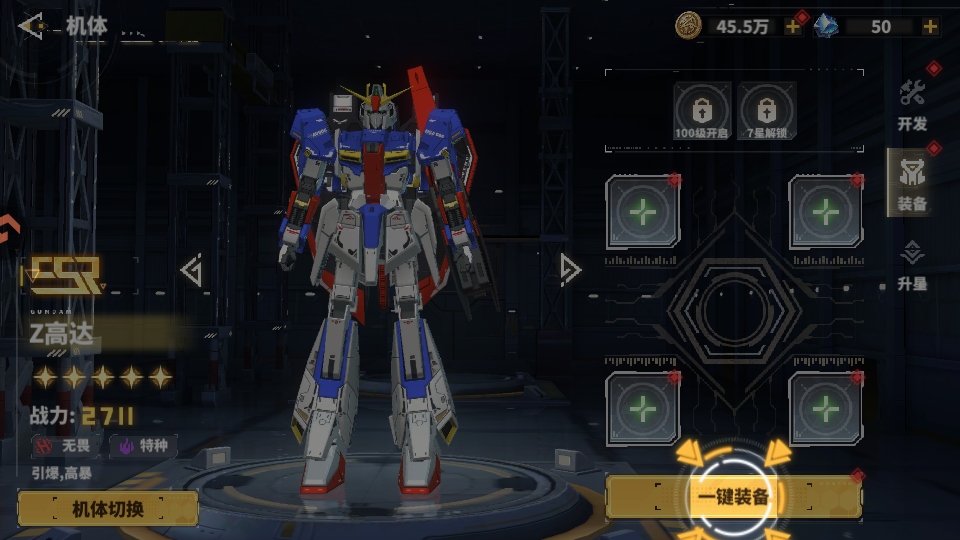Screen dimensions: 960x540
Task: Add more blue crystals with the plus button
Action: click(931, 27)
